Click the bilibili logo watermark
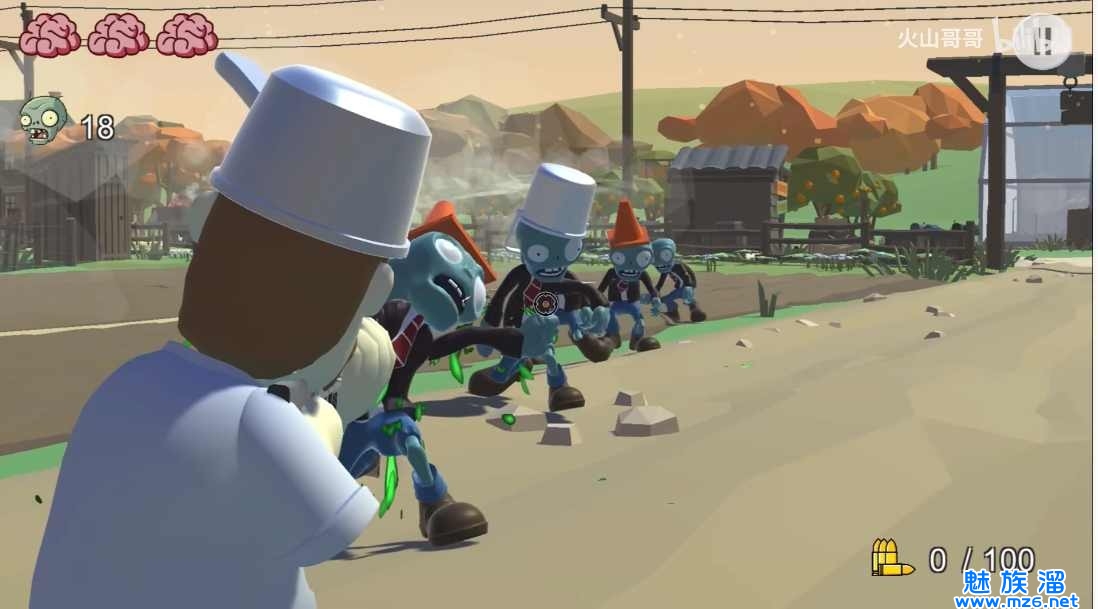The height and width of the screenshot is (609, 1098). pos(1036,40)
